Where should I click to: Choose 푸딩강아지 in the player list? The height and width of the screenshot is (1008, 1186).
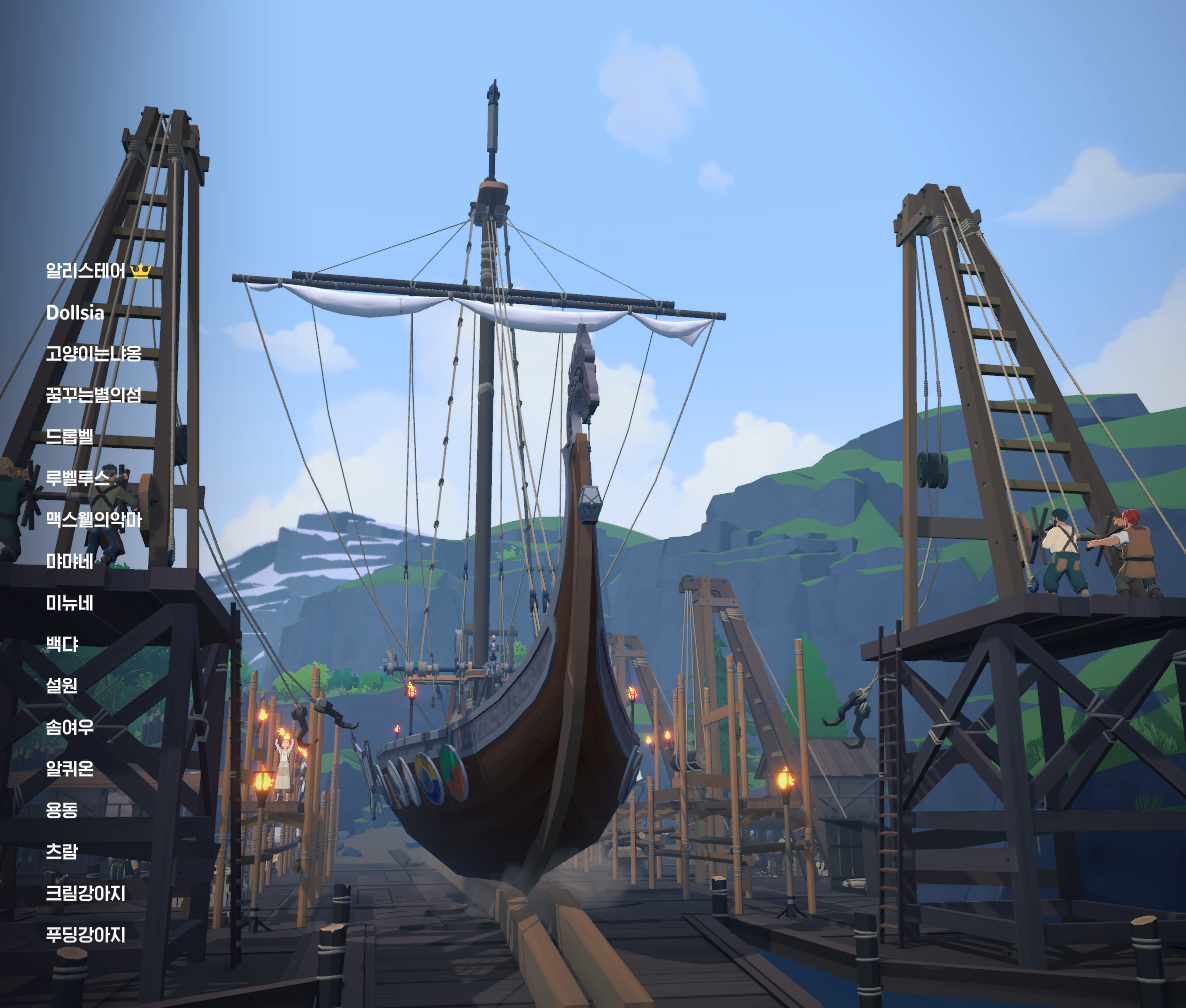click(x=86, y=935)
